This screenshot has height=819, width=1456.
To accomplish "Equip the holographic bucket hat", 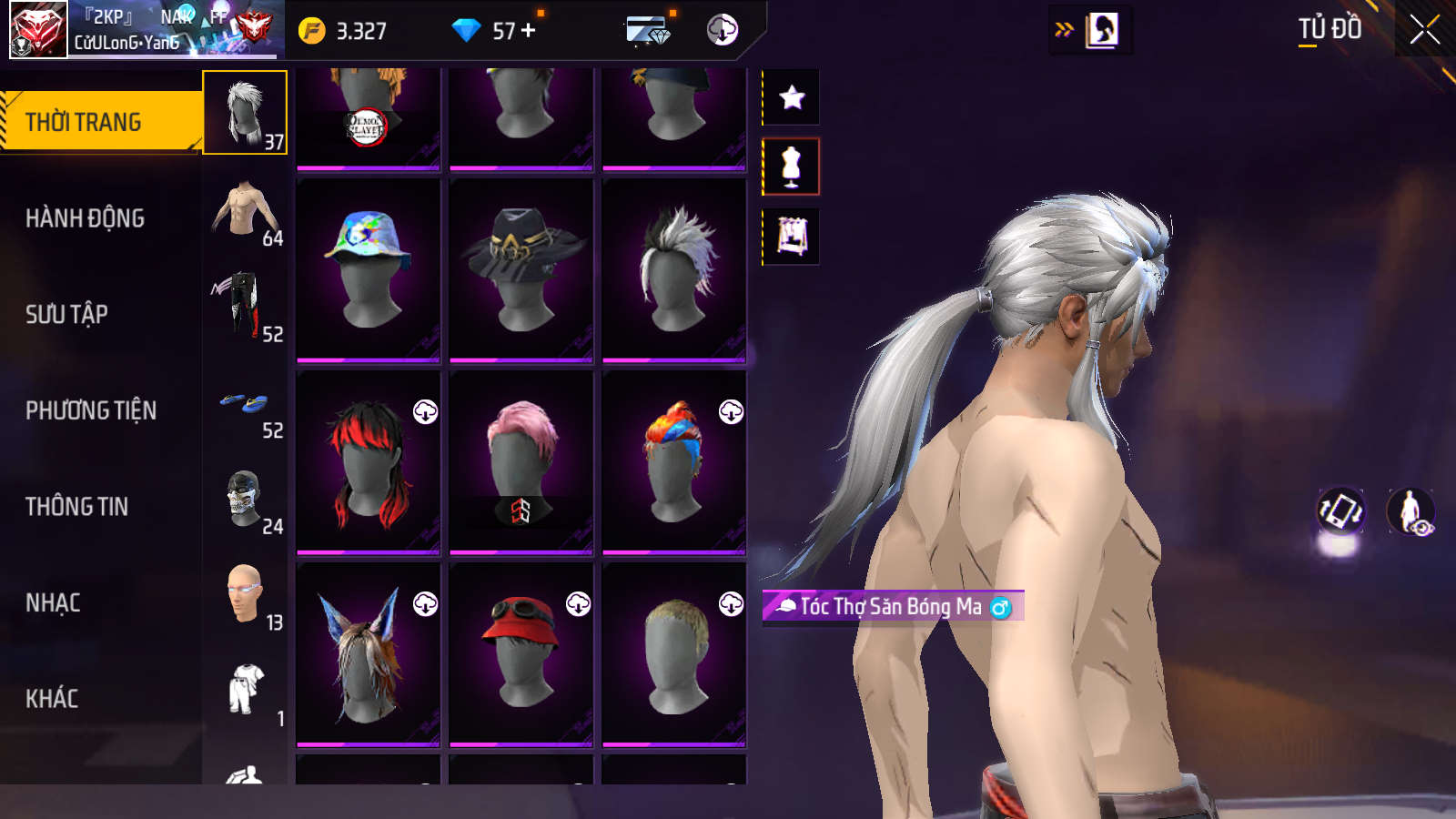I will (x=369, y=269).
